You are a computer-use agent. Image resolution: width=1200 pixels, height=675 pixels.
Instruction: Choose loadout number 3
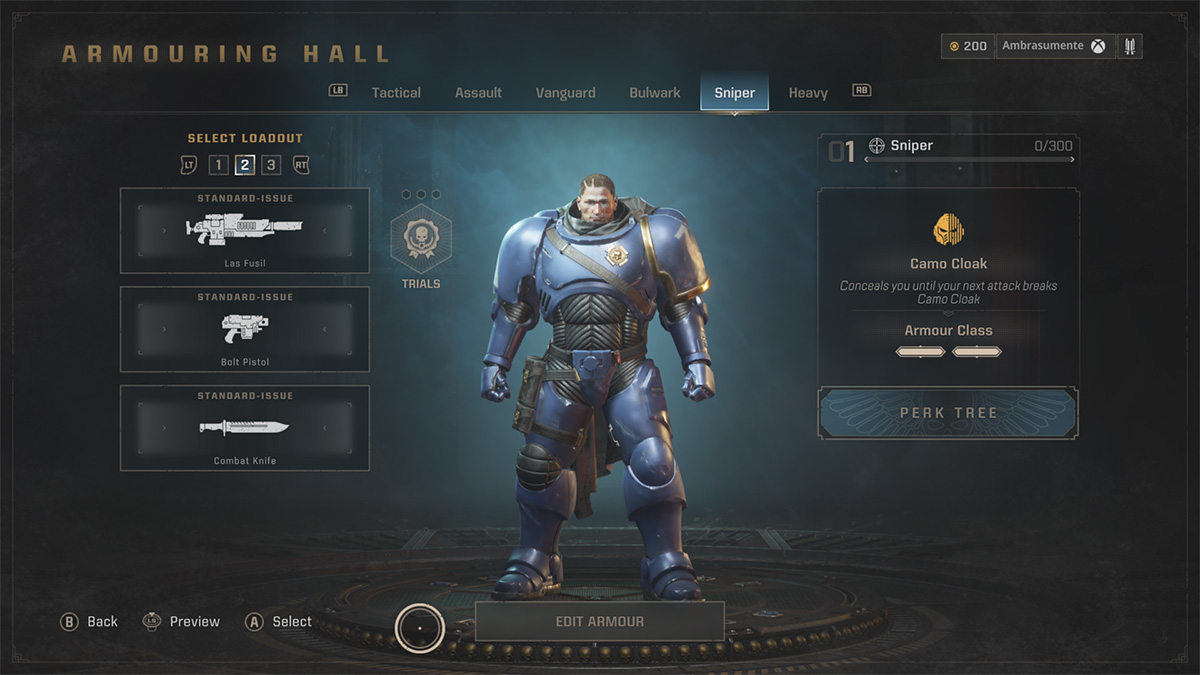pos(271,165)
